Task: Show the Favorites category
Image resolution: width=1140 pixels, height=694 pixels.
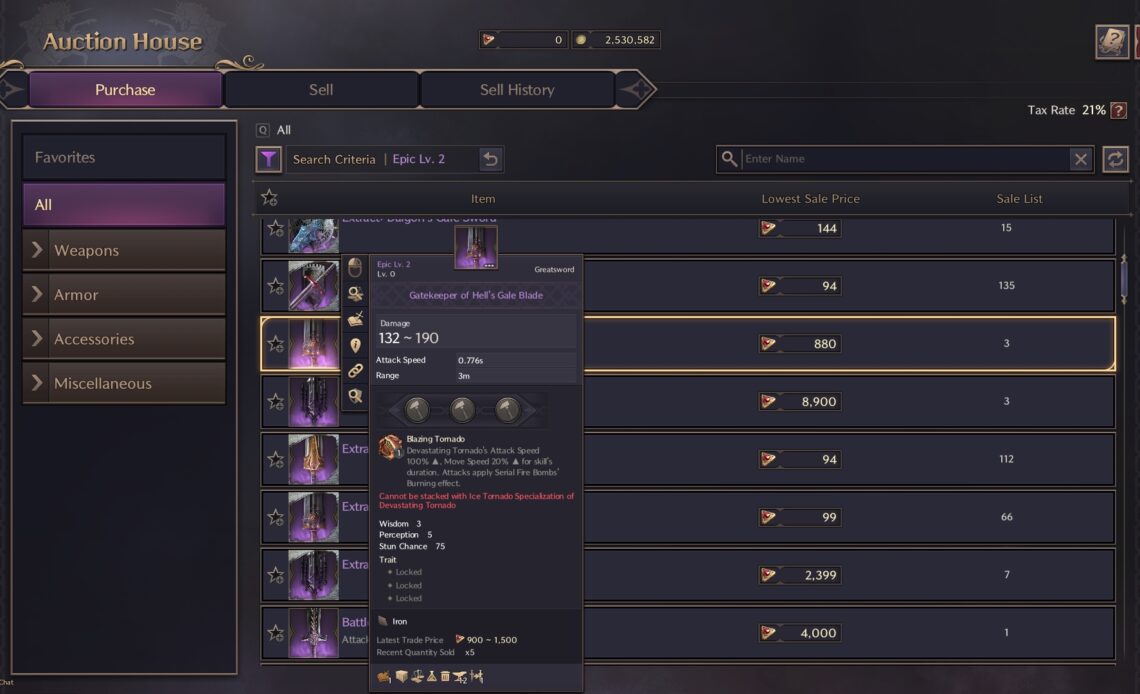Action: coord(124,157)
